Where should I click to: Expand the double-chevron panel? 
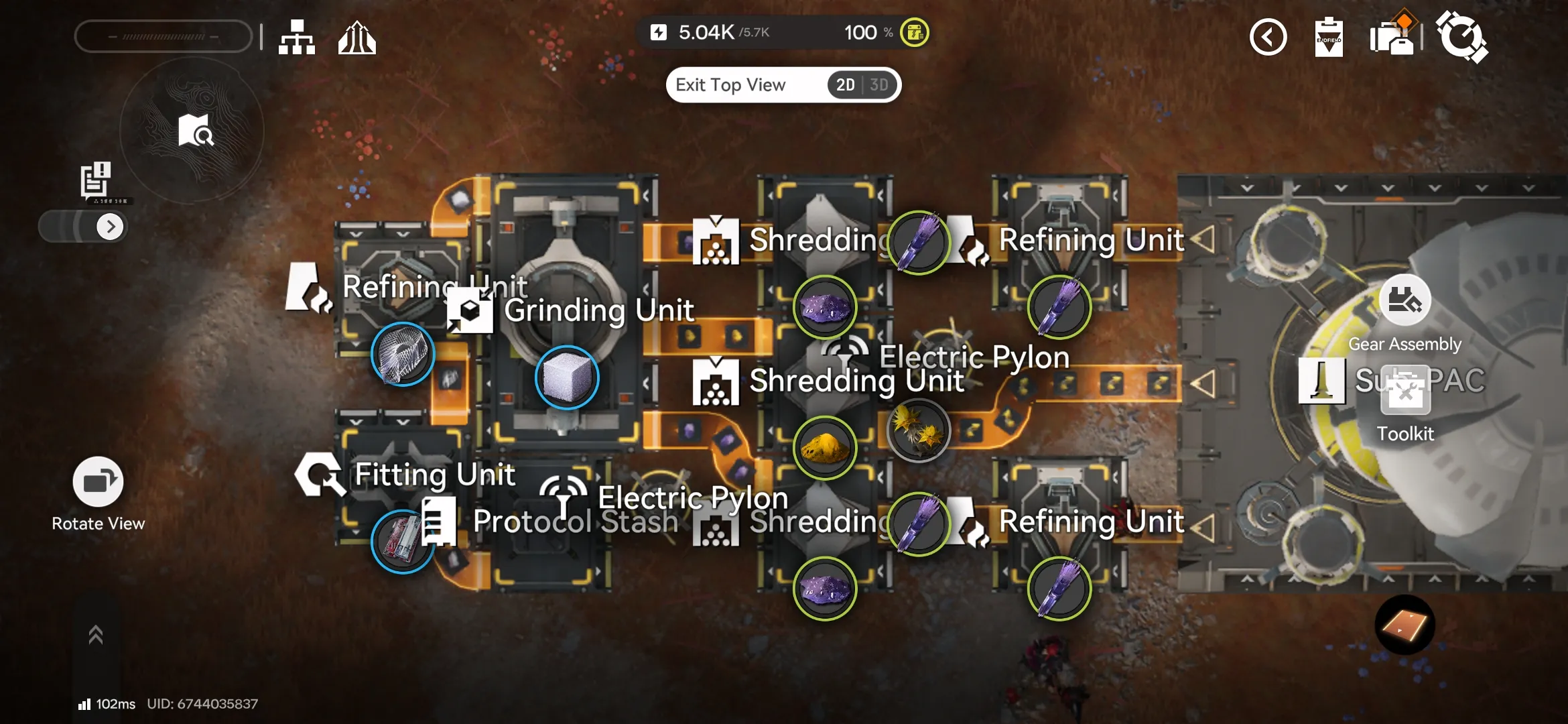(96, 634)
